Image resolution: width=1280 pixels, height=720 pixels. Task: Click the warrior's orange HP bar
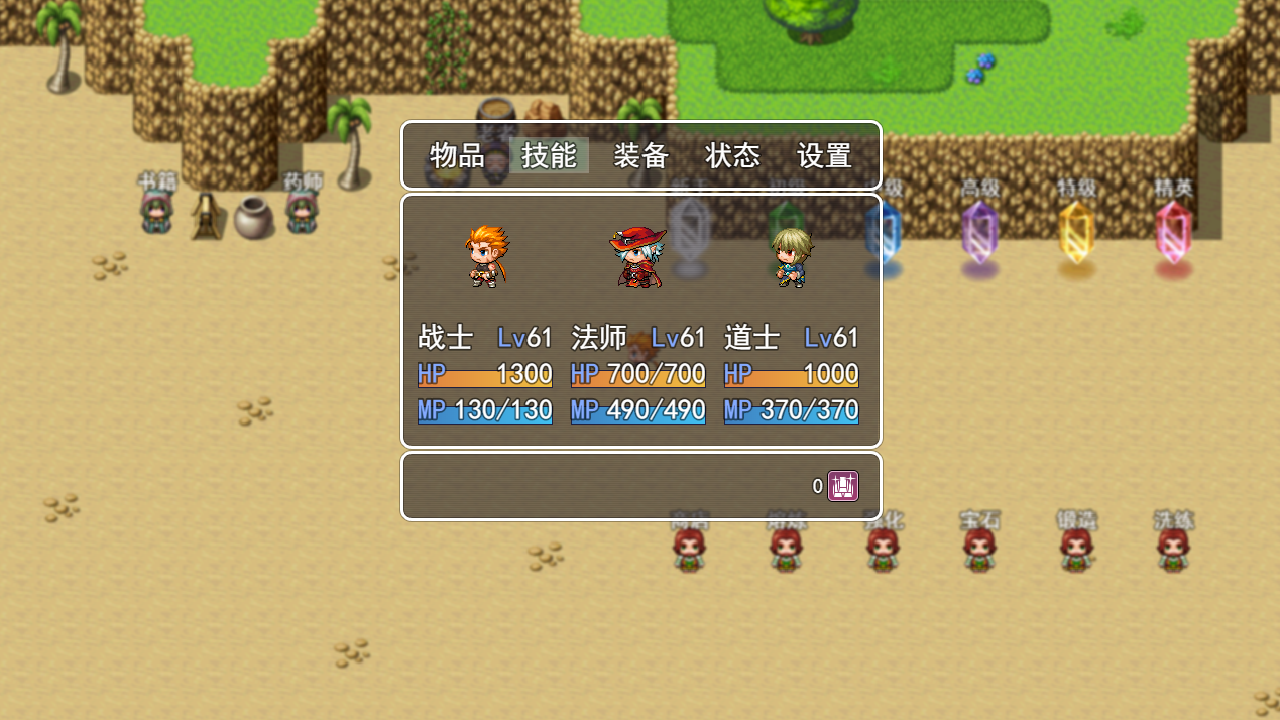pos(485,374)
